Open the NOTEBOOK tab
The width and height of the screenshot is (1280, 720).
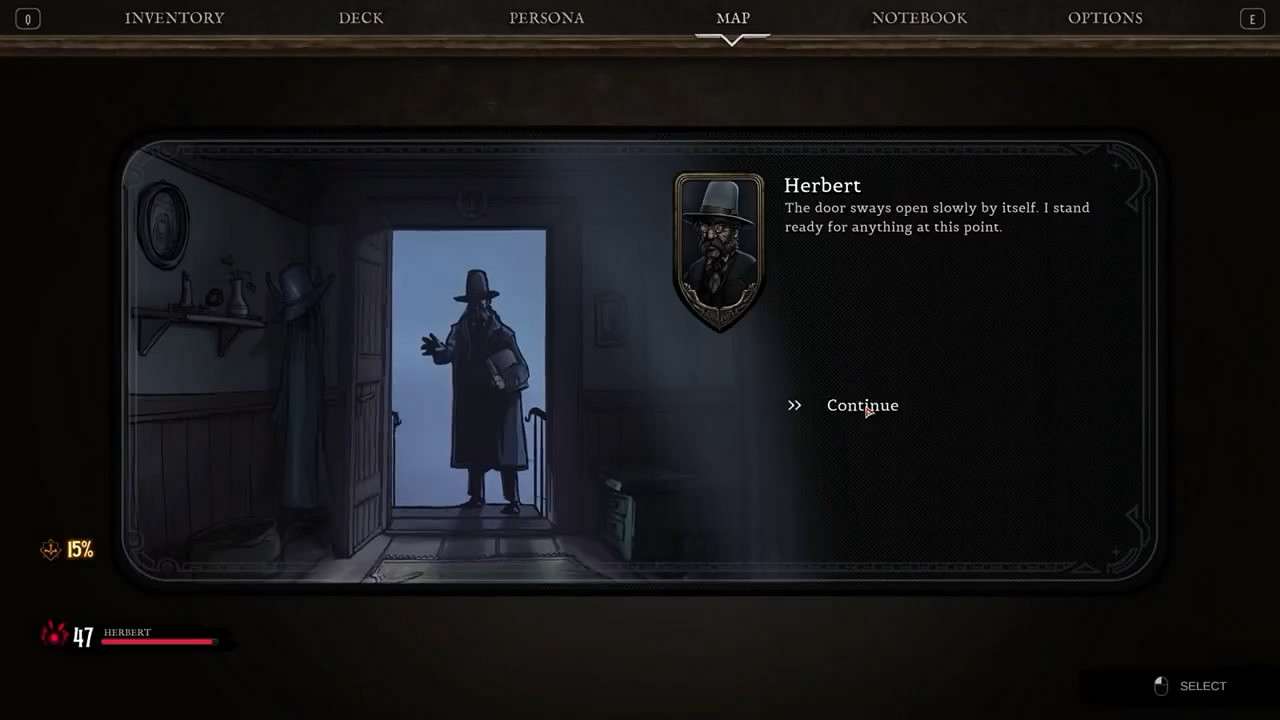[919, 17]
